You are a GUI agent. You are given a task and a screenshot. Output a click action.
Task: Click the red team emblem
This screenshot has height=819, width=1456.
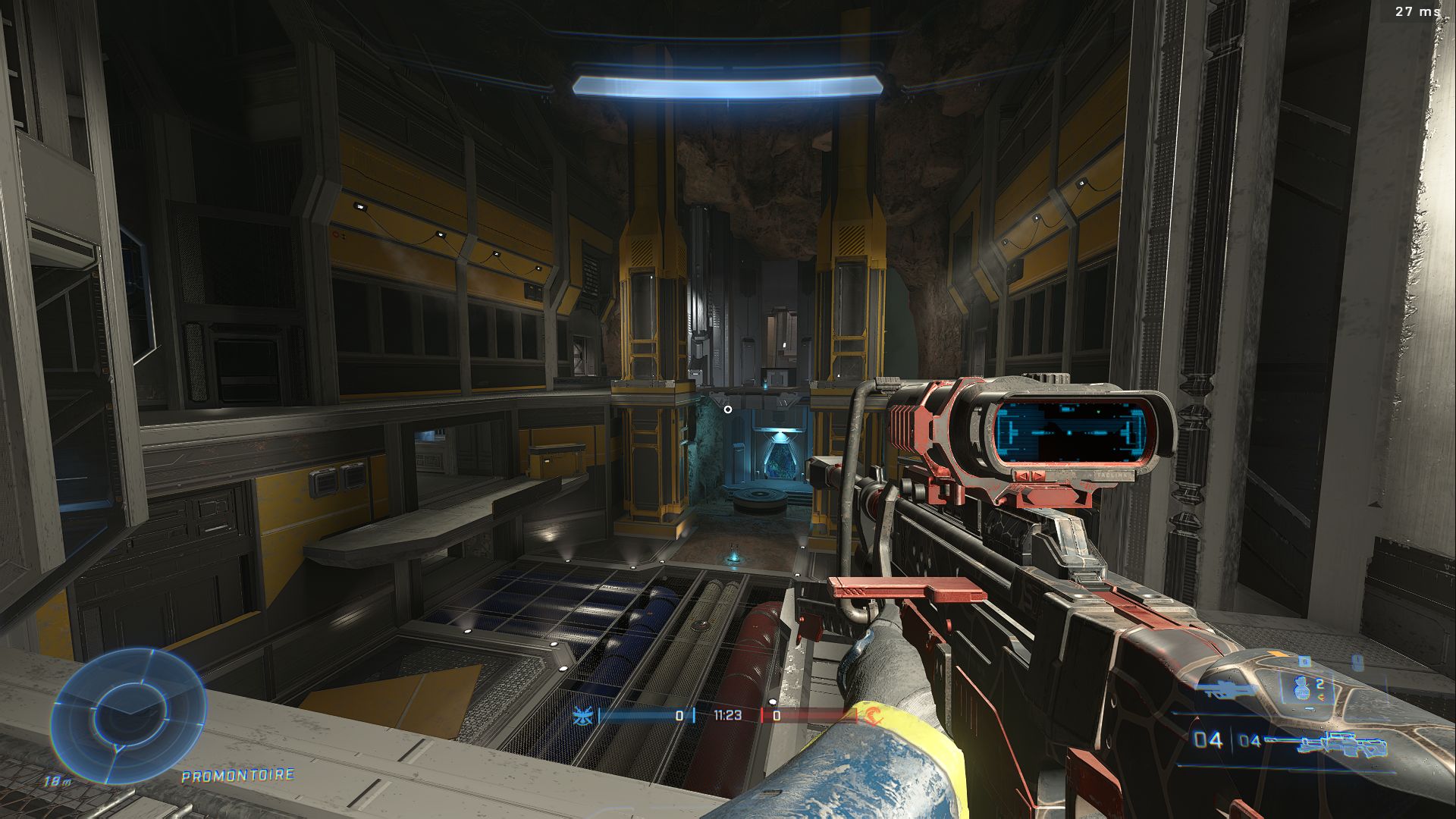[873, 715]
